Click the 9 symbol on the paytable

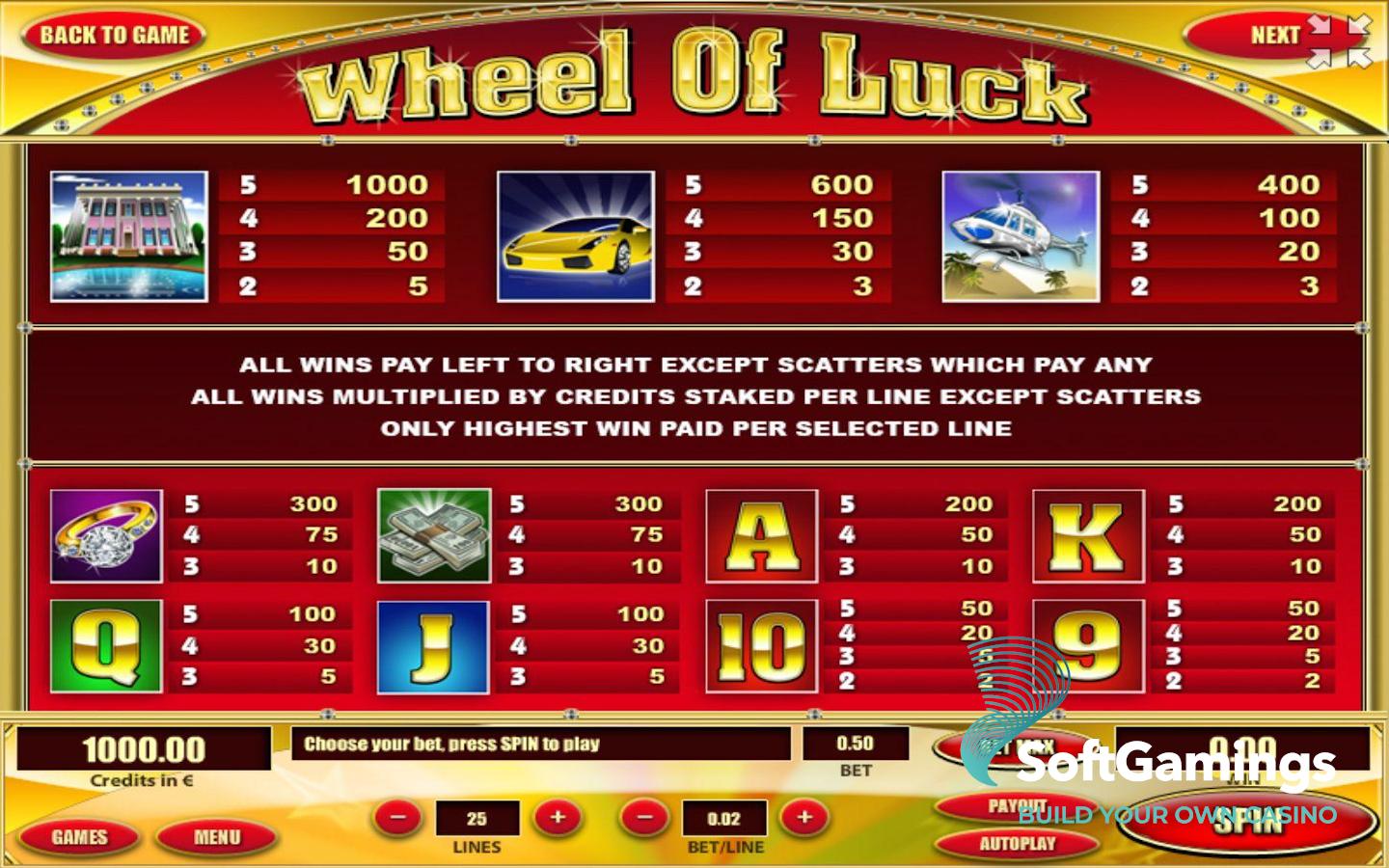pos(1088,644)
